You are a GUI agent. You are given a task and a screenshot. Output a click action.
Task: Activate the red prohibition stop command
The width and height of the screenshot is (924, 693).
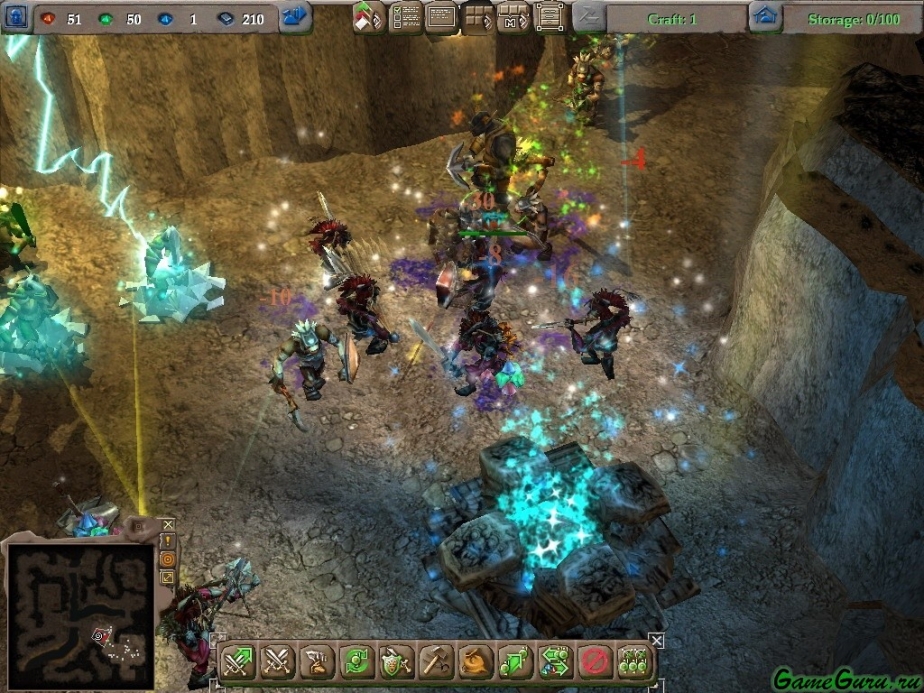click(x=596, y=661)
